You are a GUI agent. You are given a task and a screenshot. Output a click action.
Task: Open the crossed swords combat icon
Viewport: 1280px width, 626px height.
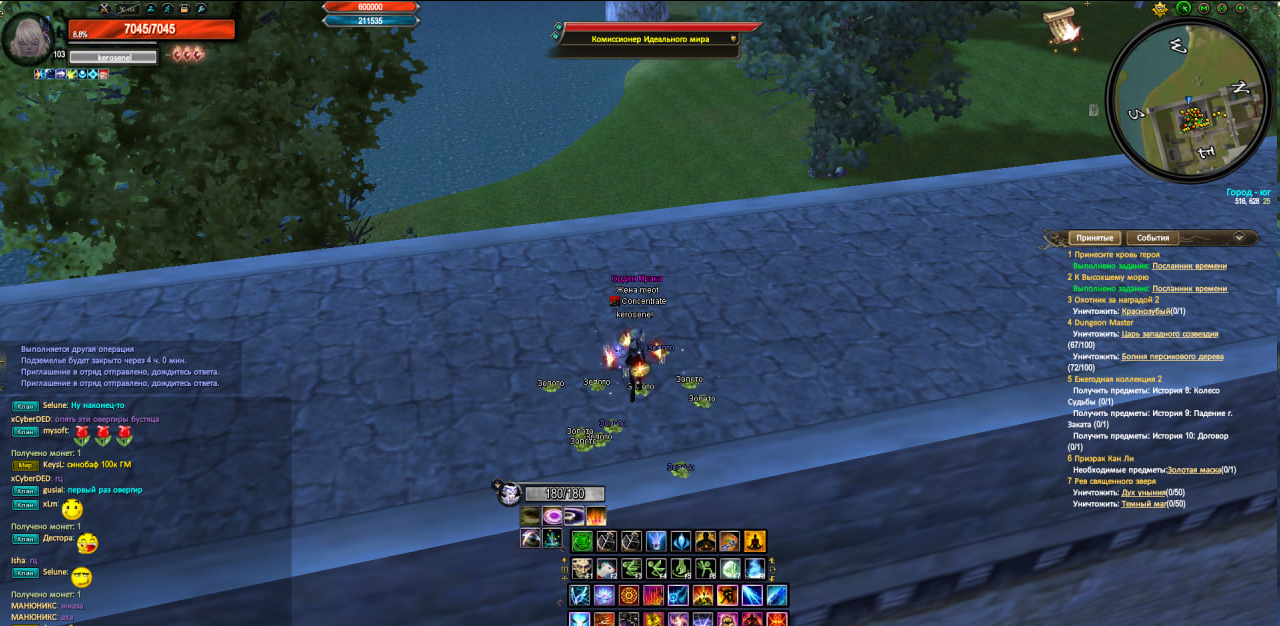[x=104, y=8]
